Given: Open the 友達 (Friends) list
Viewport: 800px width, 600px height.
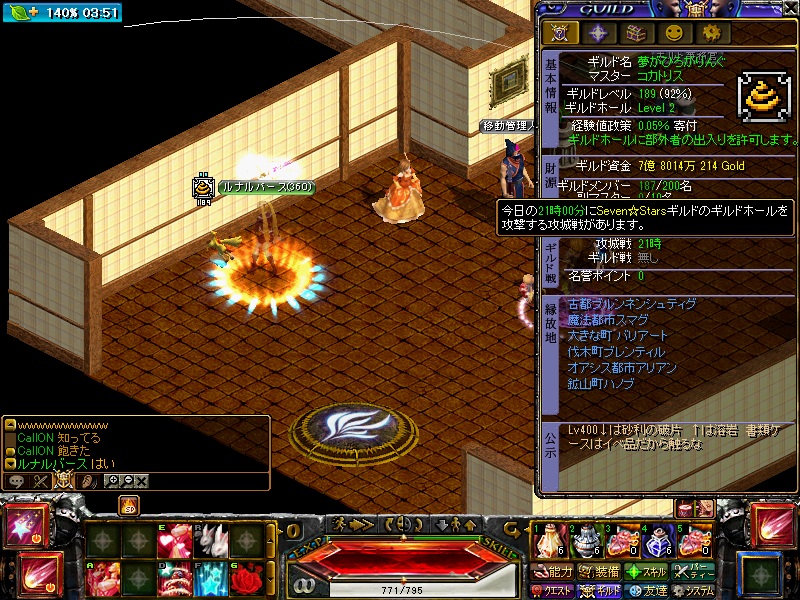Looking at the screenshot, I should tap(647, 591).
